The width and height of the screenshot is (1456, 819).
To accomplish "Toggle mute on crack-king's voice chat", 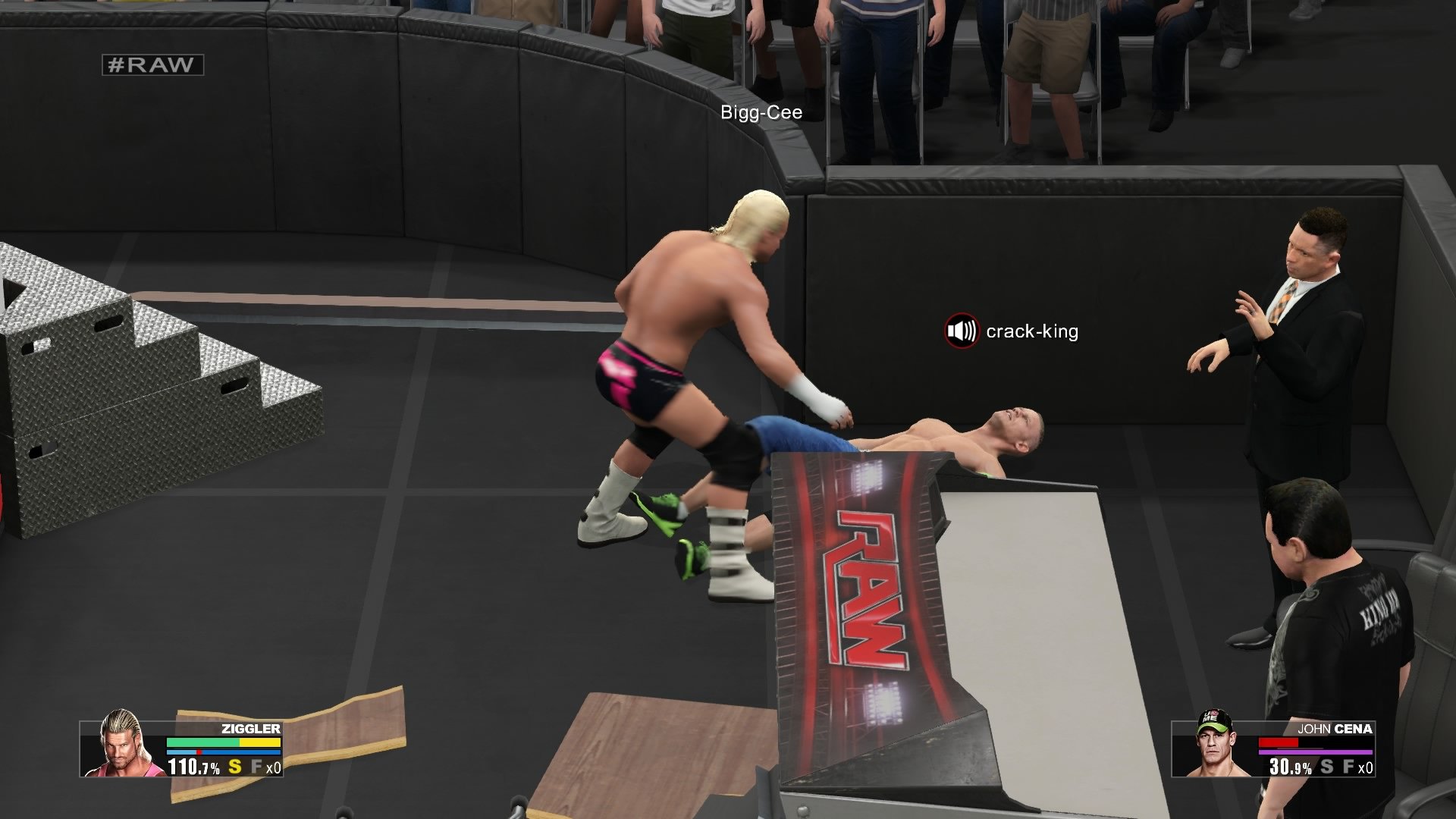I will click(961, 331).
